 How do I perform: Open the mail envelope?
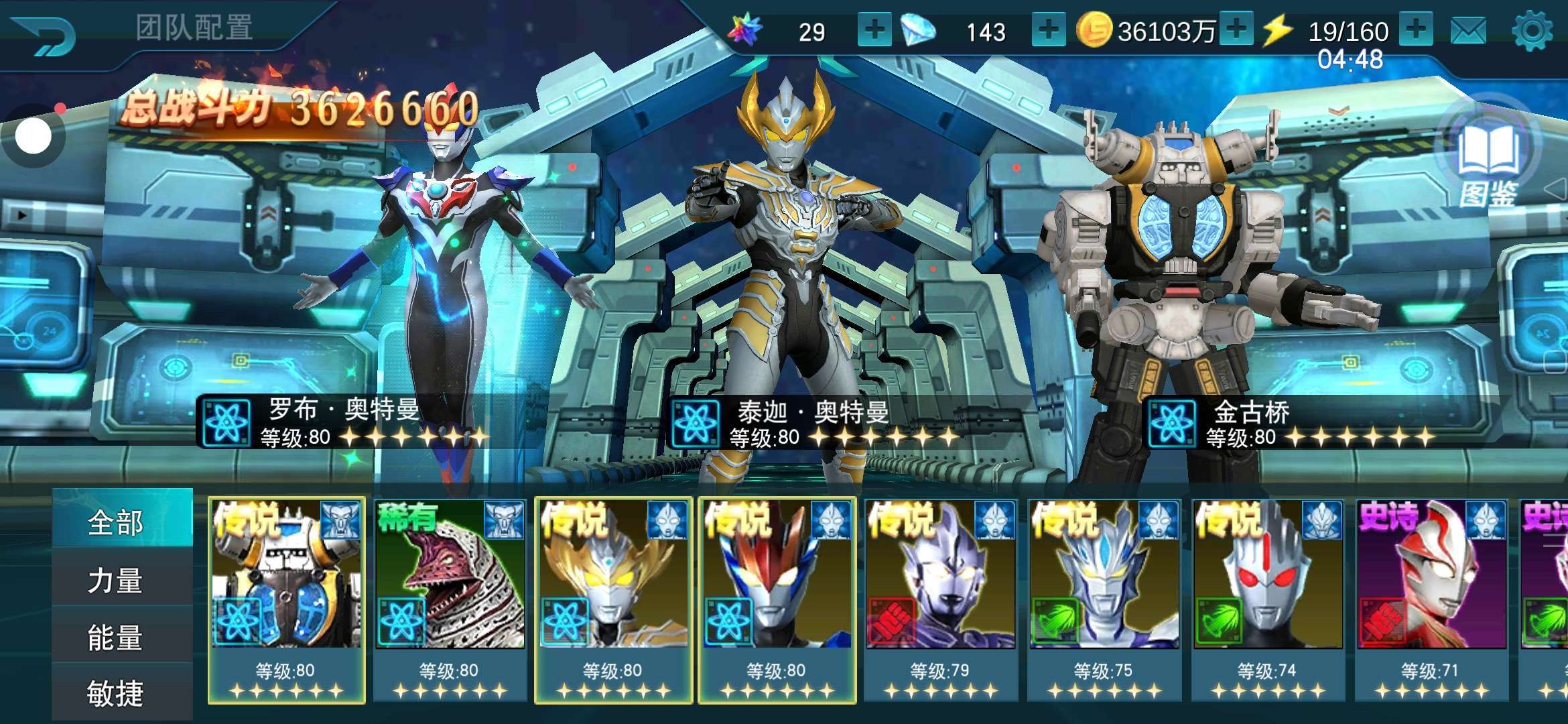pos(1467,32)
